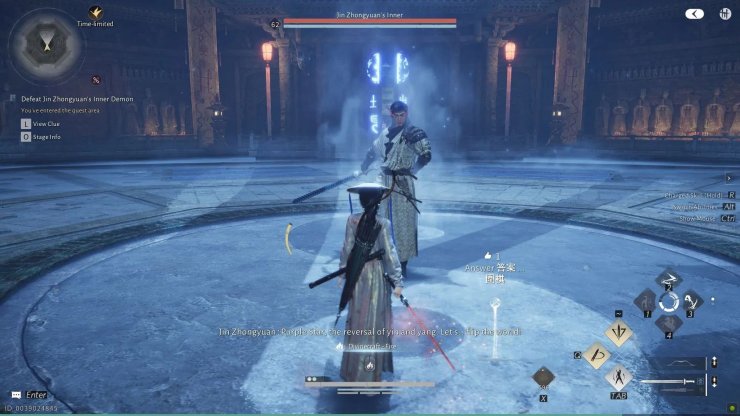Viewport: 740px width, 416px height.
Task: Use the TAB weapon swap diamond
Action: [619, 378]
